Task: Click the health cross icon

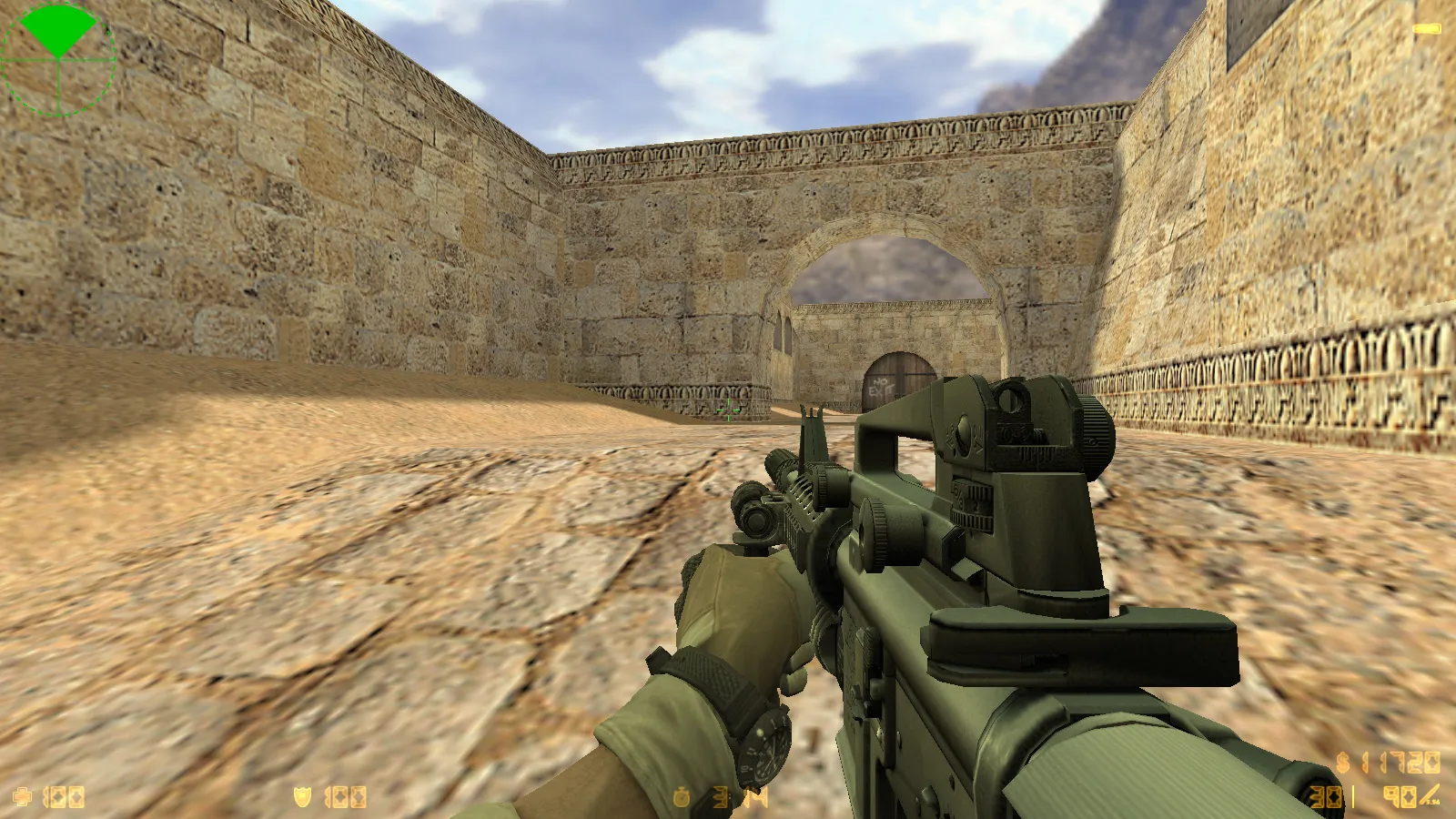Action: (22, 797)
